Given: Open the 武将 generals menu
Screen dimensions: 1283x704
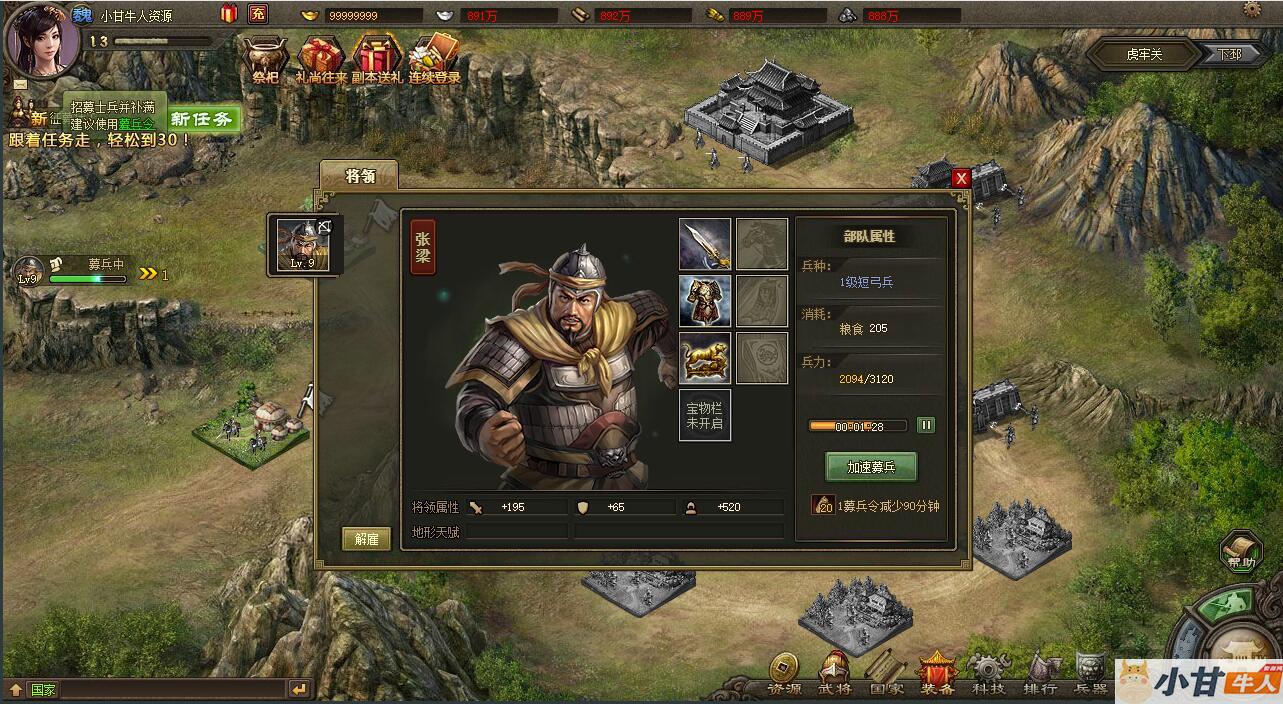Looking at the screenshot, I should point(836,673).
